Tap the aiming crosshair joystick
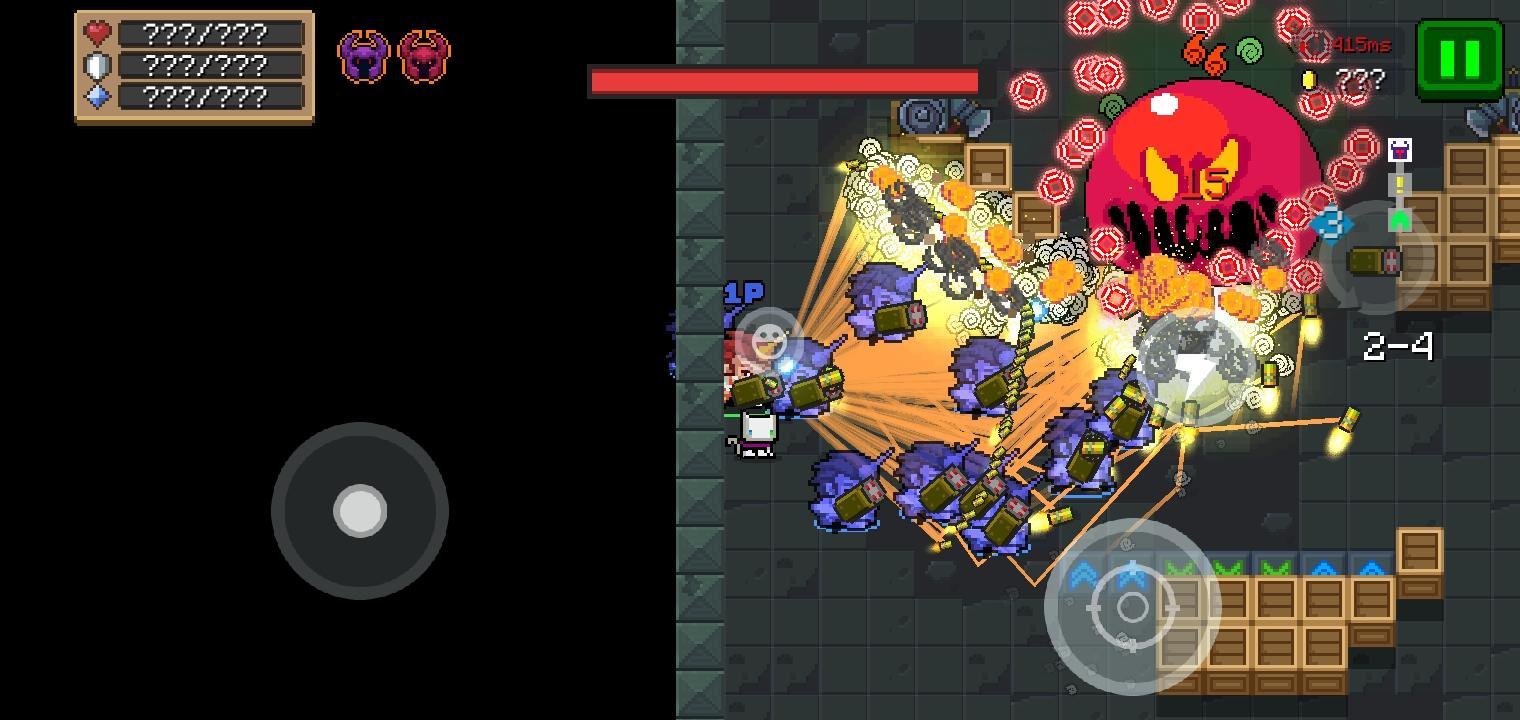This screenshot has width=1520, height=720. click(1131, 606)
